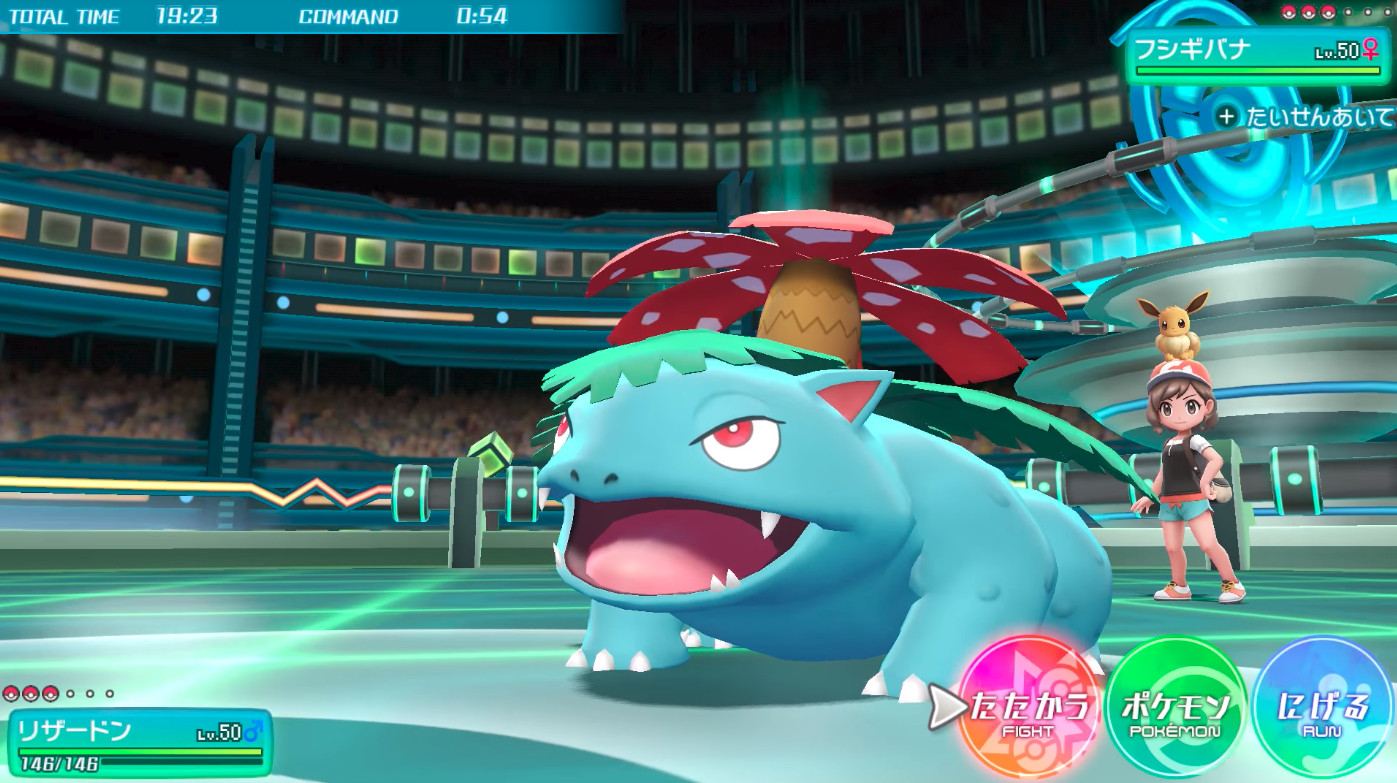Open the ポケモン POKÉMON party menu

coord(1176,708)
